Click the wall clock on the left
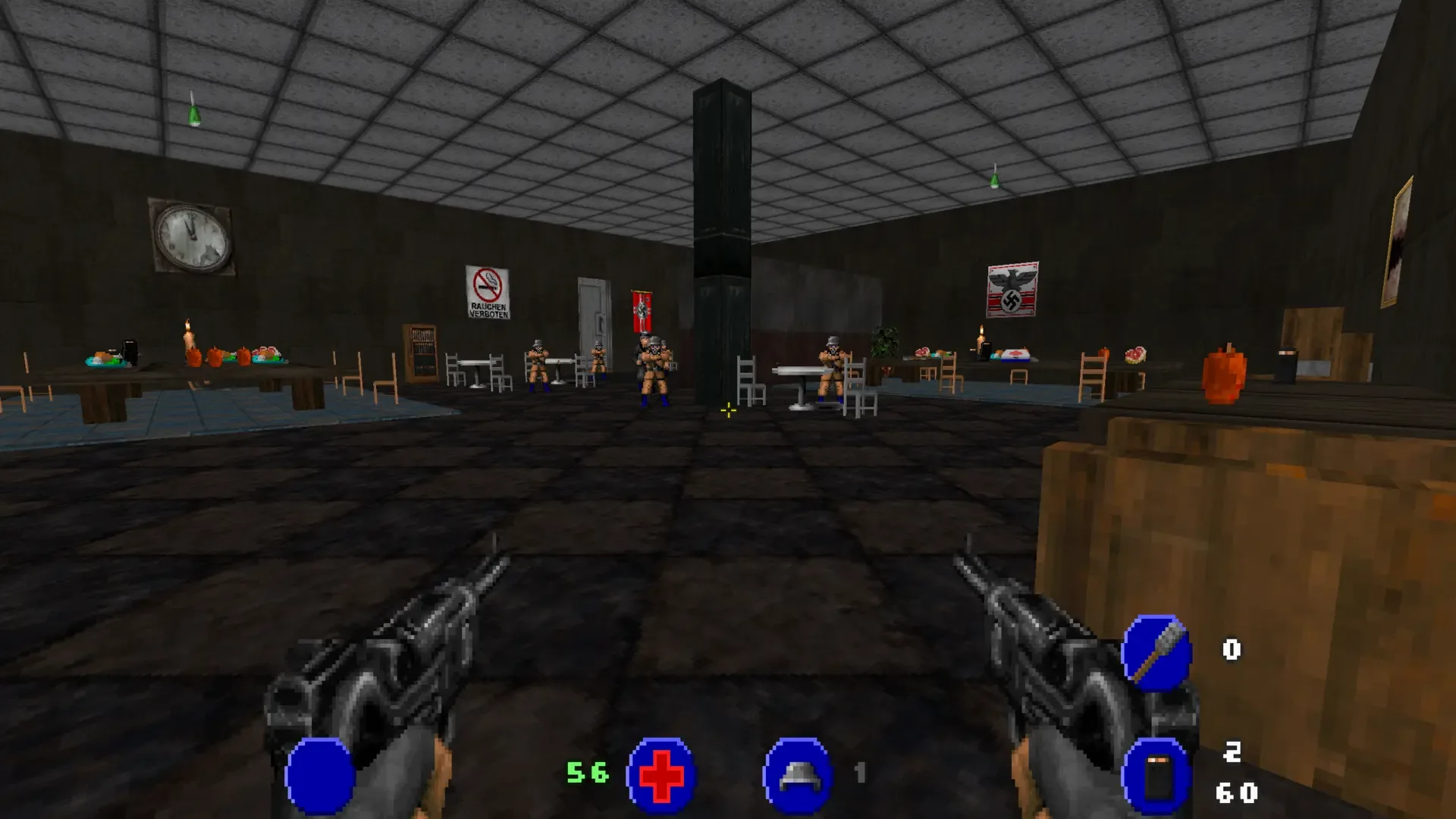Image resolution: width=1456 pixels, height=819 pixels. [192, 237]
